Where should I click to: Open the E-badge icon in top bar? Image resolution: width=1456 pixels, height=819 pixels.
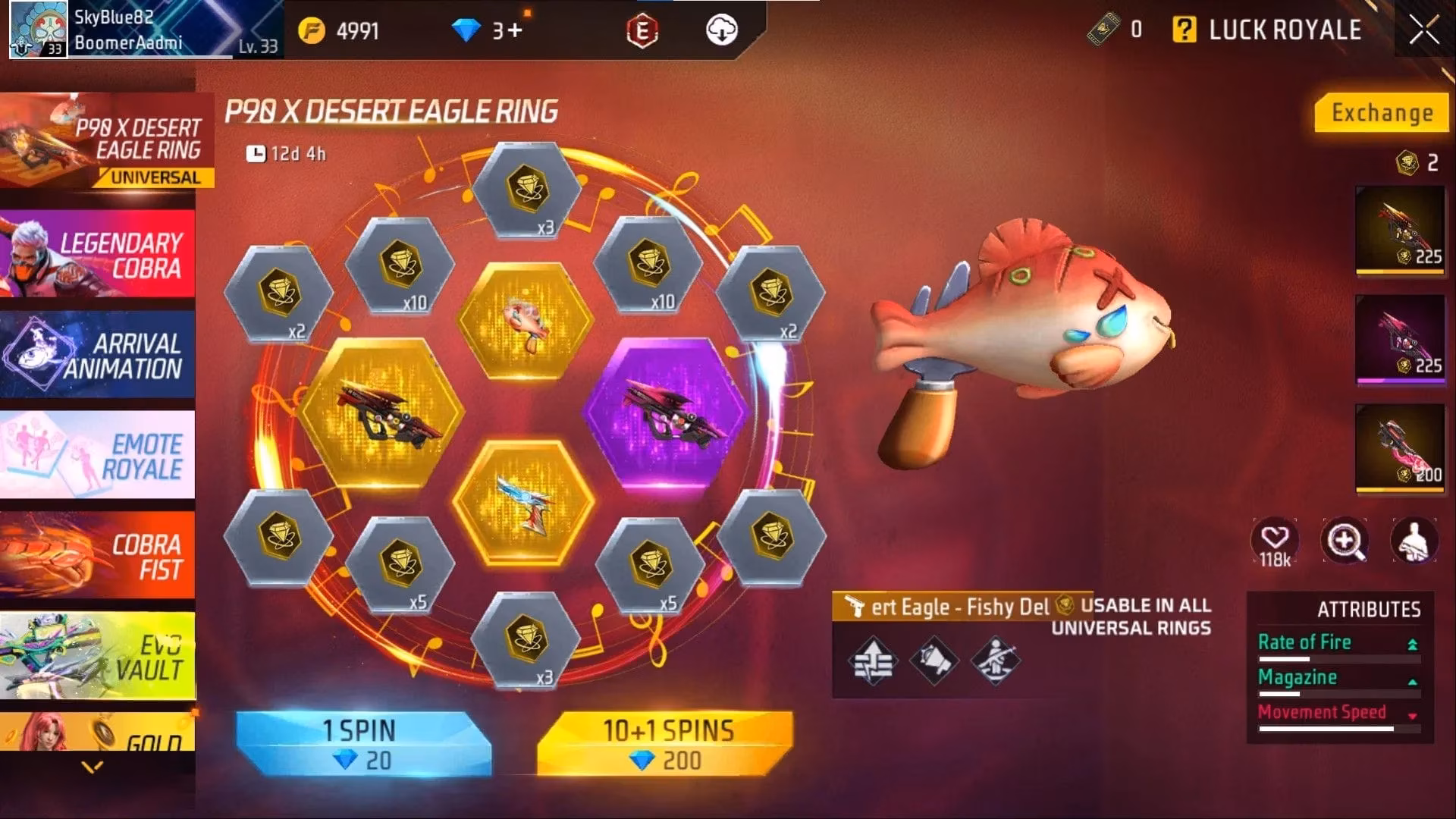(x=642, y=30)
